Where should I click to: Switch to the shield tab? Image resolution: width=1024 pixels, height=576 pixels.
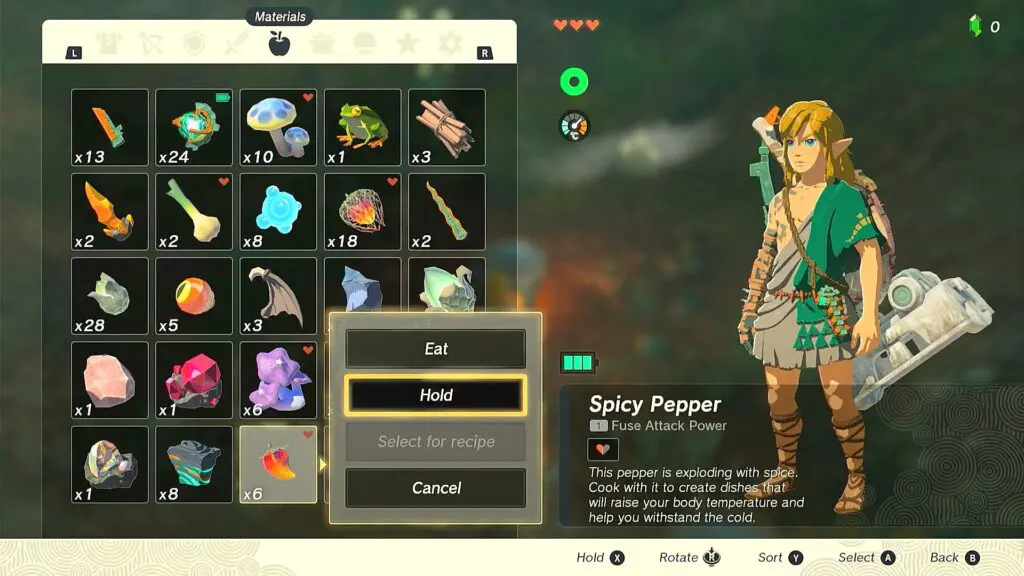pyautogui.click(x=194, y=43)
